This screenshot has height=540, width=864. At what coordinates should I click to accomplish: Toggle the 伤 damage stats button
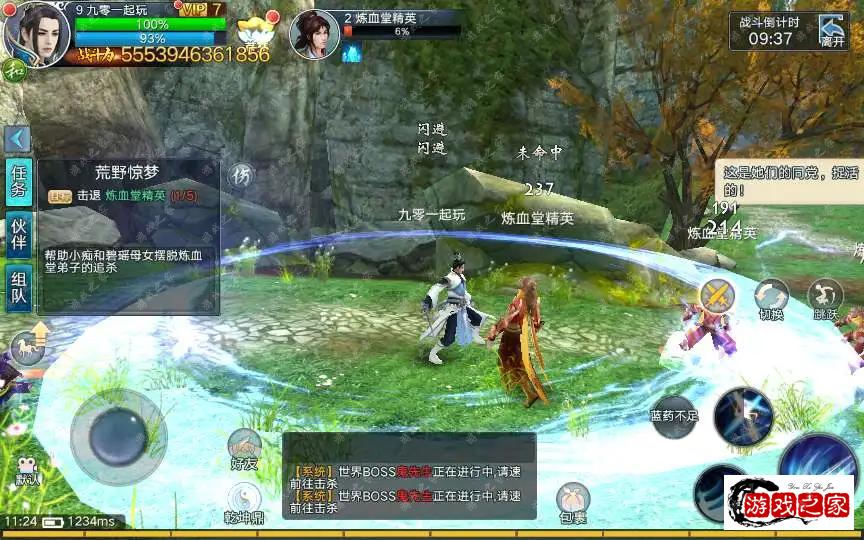(240, 176)
